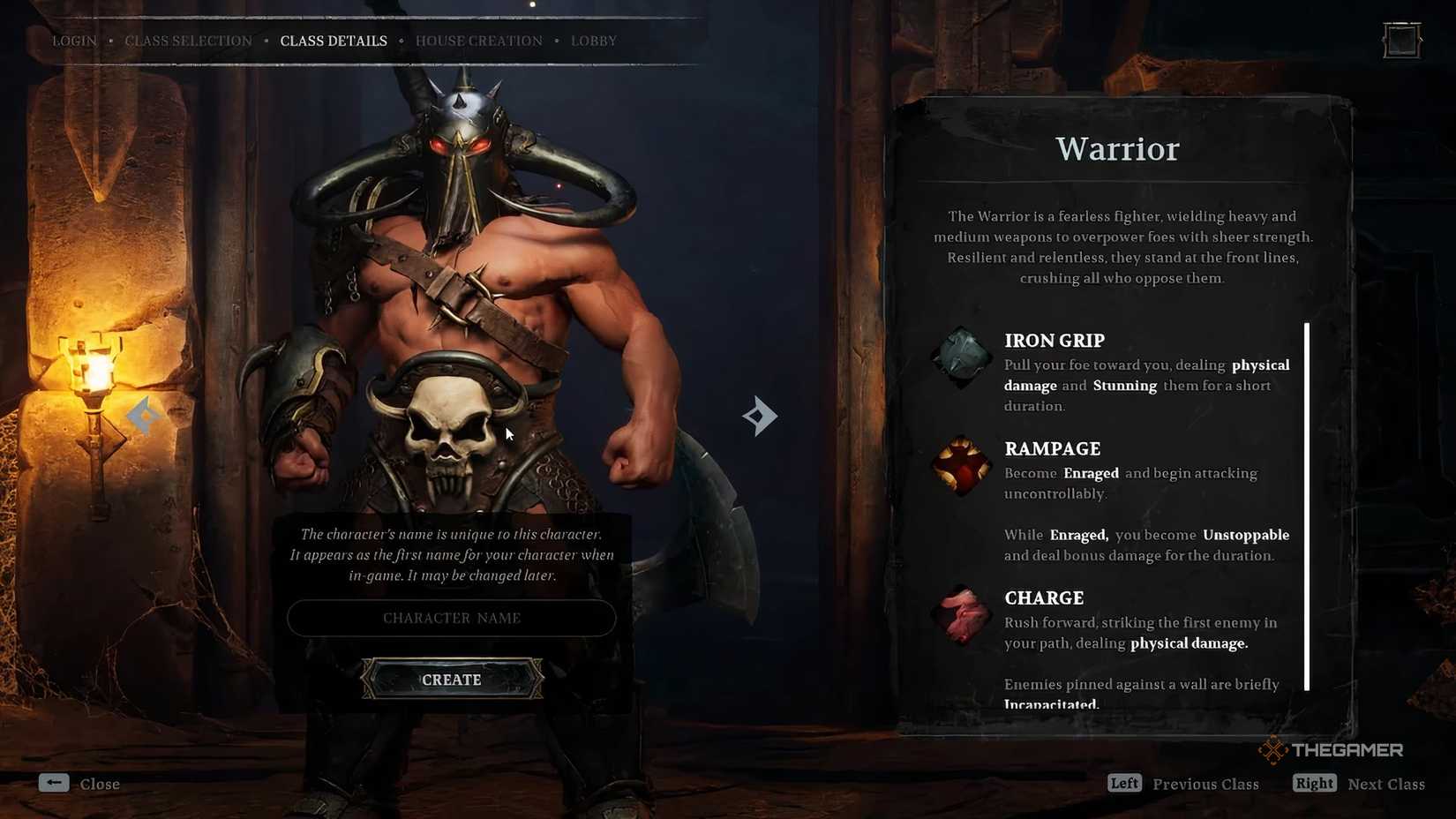Click TheGamer logo at the bottom right
This screenshot has width=1456, height=819.
coord(1331,749)
